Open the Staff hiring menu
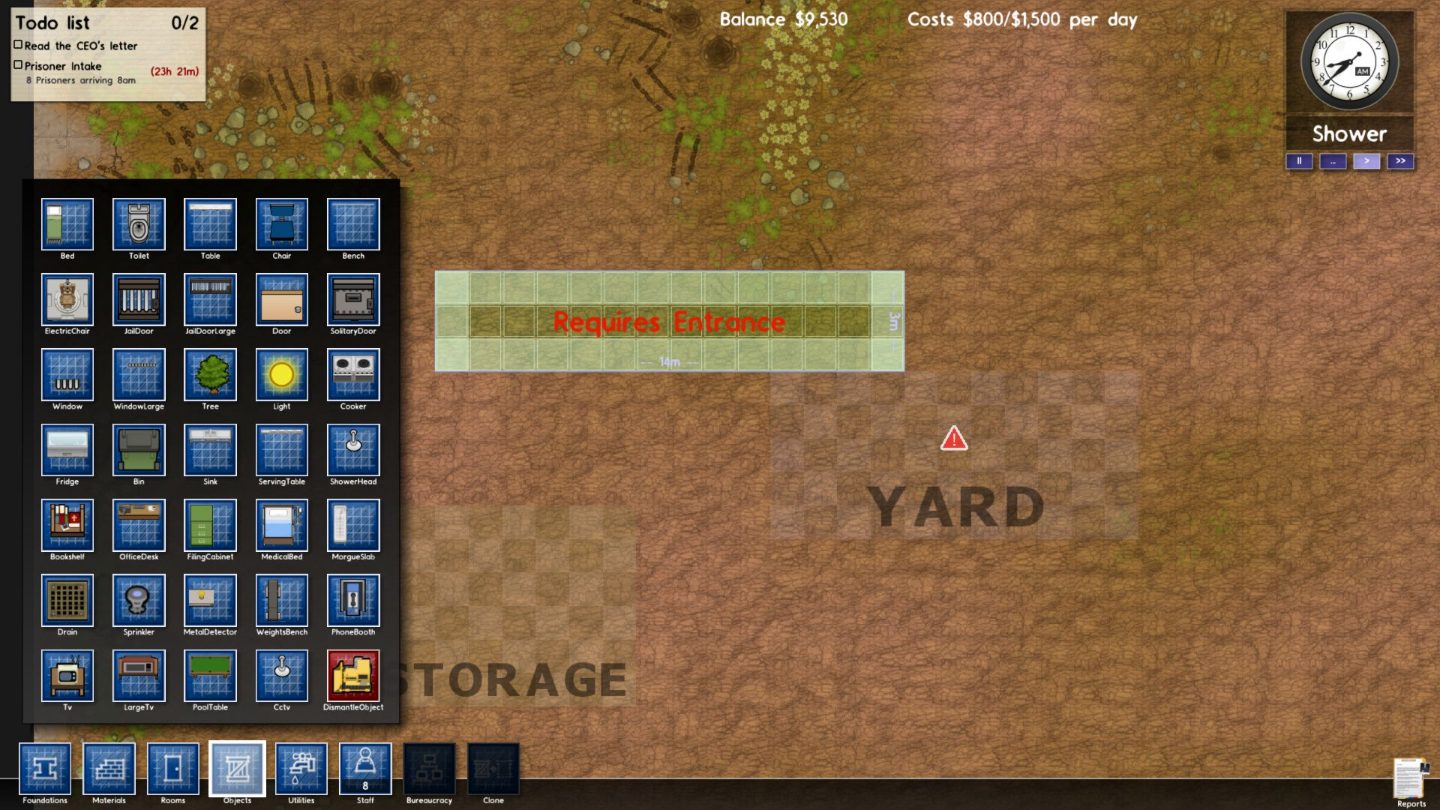The width and height of the screenshot is (1440, 810). coord(365,768)
